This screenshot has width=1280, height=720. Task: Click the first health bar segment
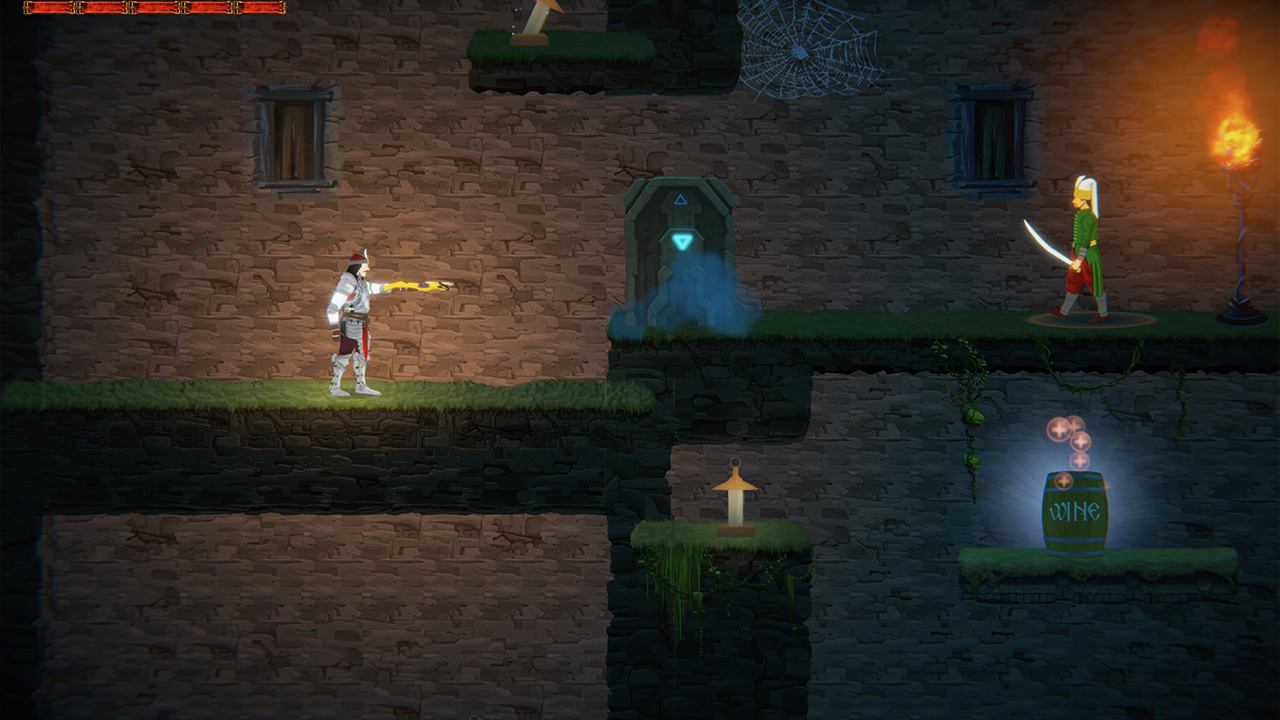point(50,8)
